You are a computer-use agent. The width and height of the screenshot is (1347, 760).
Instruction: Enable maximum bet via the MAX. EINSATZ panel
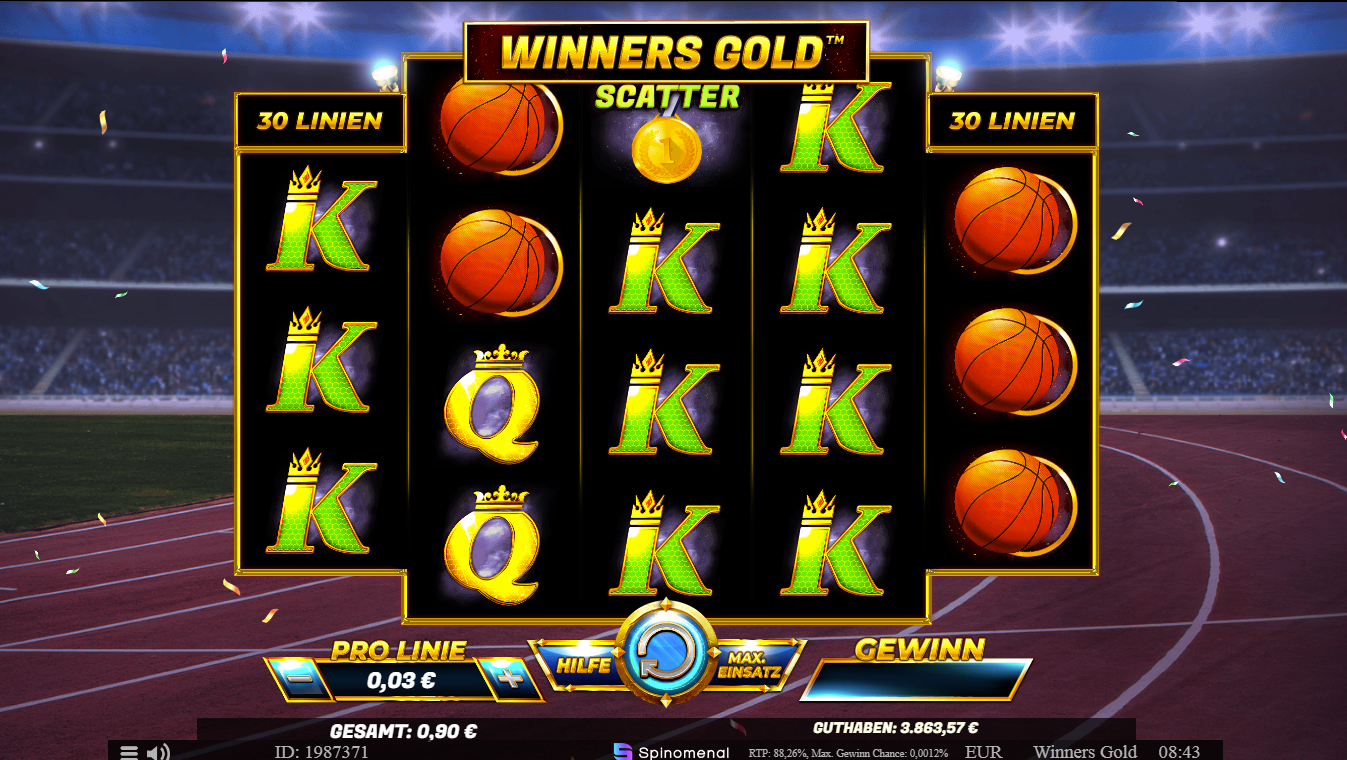pos(751,663)
